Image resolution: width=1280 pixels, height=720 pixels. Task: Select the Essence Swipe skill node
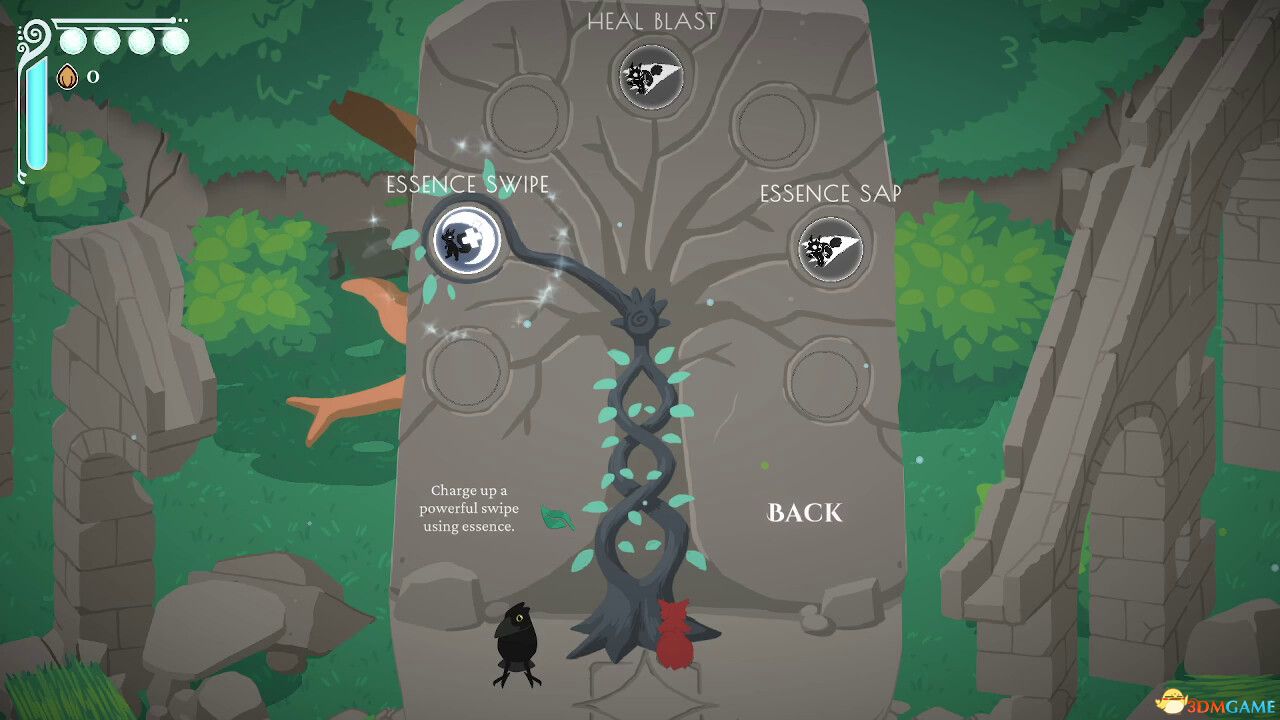(463, 241)
